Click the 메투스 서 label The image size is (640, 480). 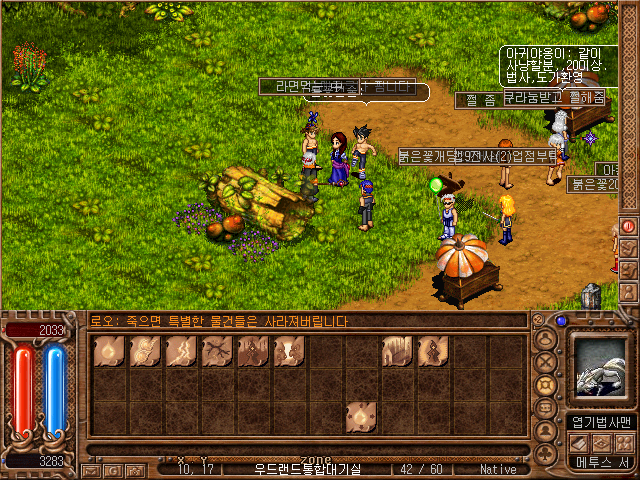(601, 462)
